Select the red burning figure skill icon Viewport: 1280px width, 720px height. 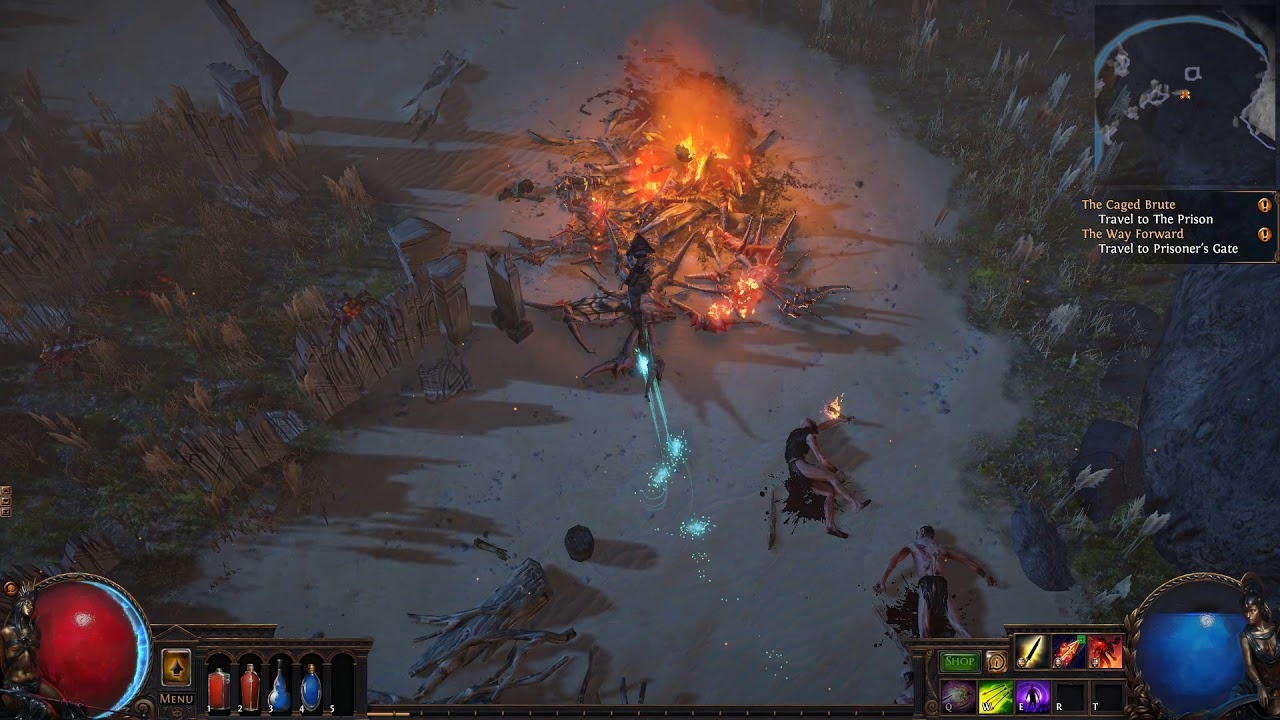point(1104,652)
